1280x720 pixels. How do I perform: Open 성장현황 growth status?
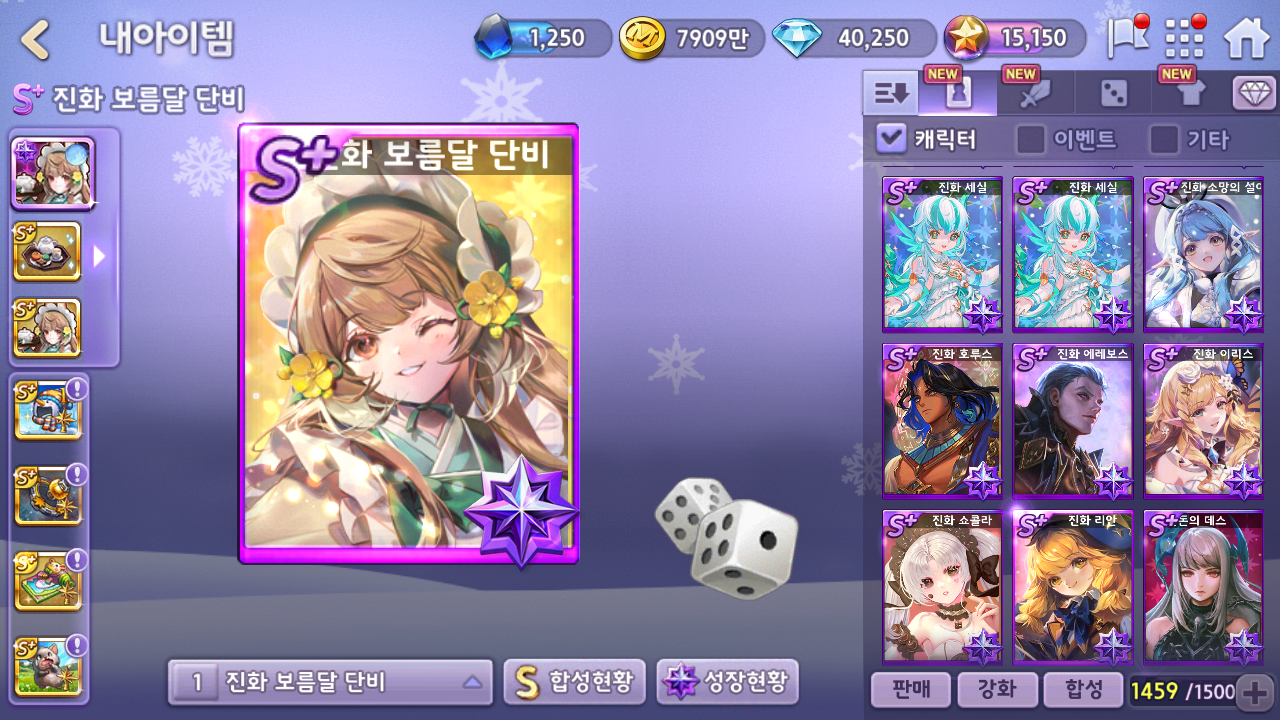point(727,683)
